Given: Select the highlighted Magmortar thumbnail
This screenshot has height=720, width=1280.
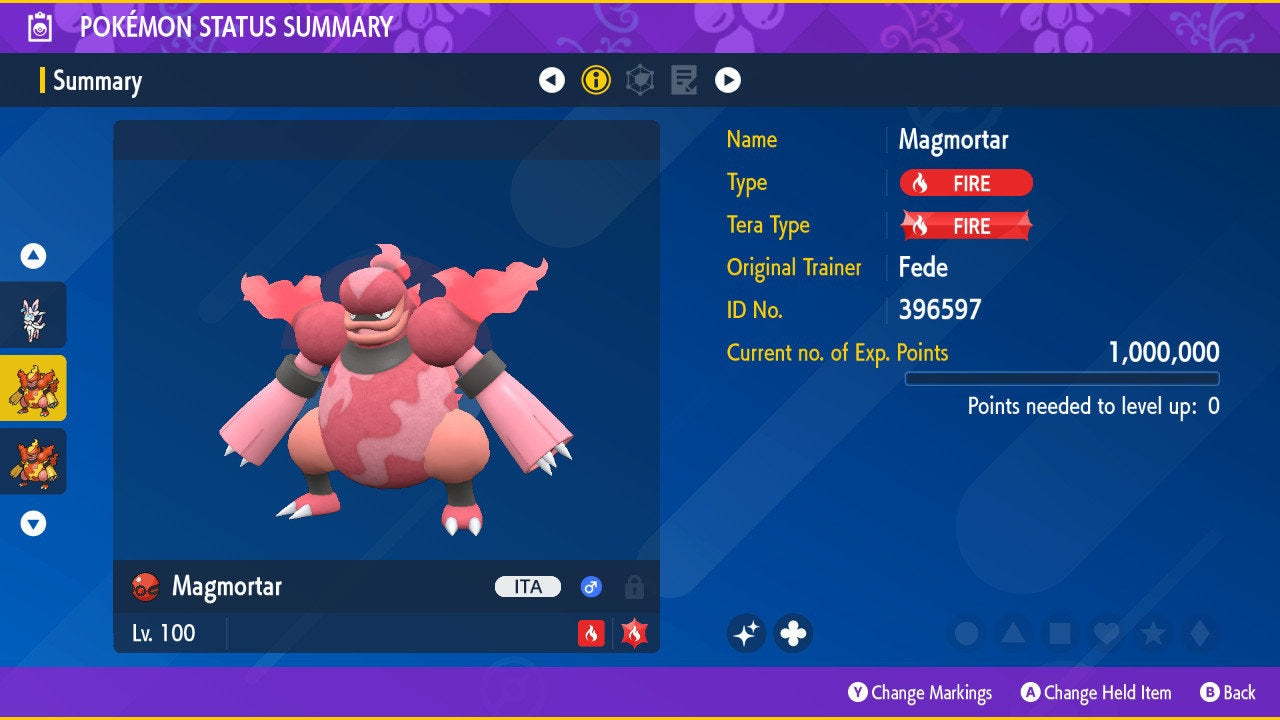Looking at the screenshot, I should [33, 388].
